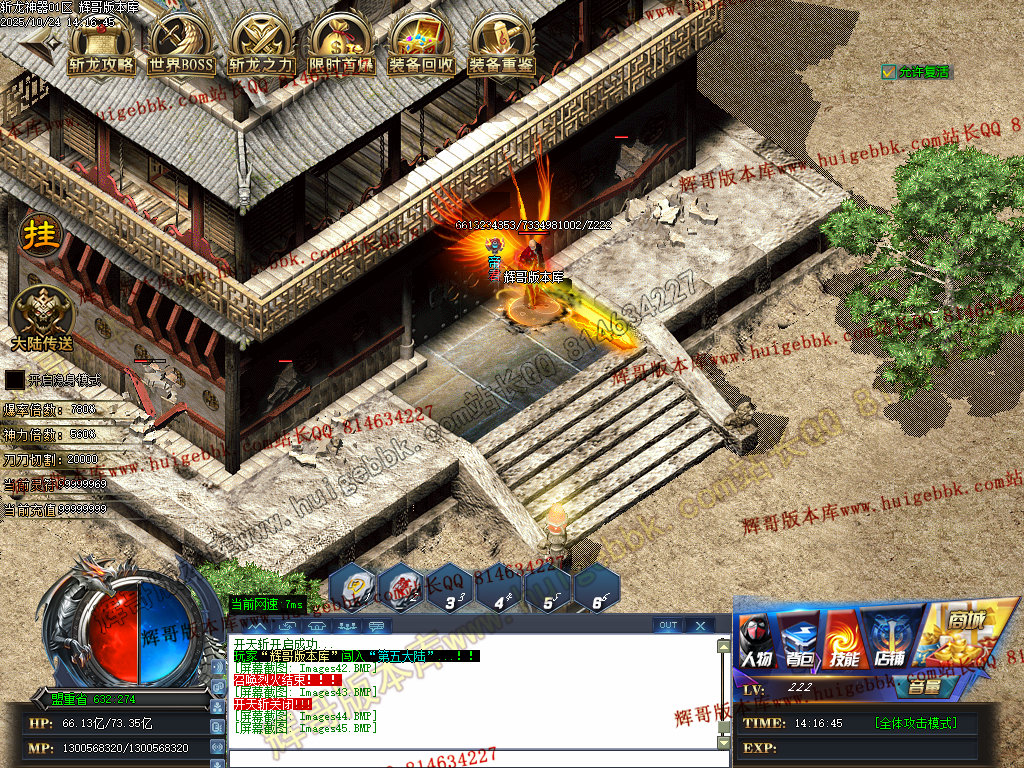Viewport: 1024px width, 768px height.
Task: Open 大陆传送 teleport menu
Action: [42, 314]
